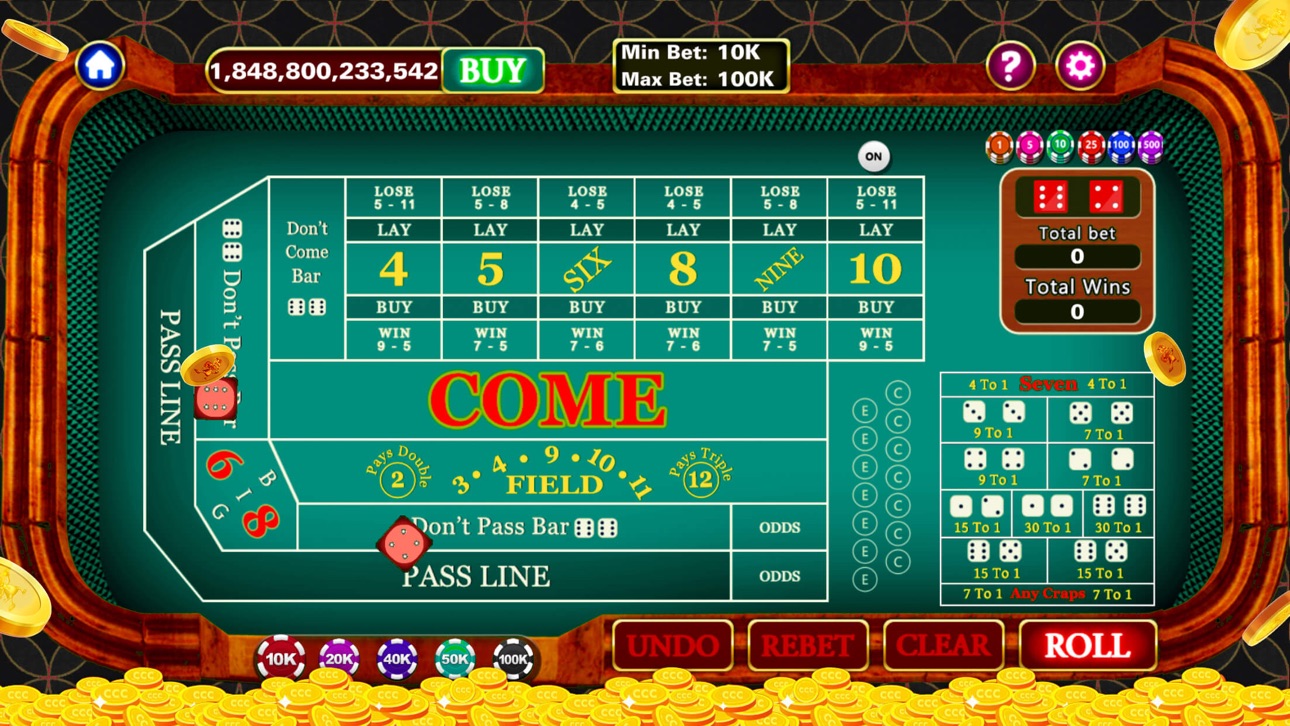Select the 100K betting chip
This screenshot has height=726, width=1290.
(512, 660)
